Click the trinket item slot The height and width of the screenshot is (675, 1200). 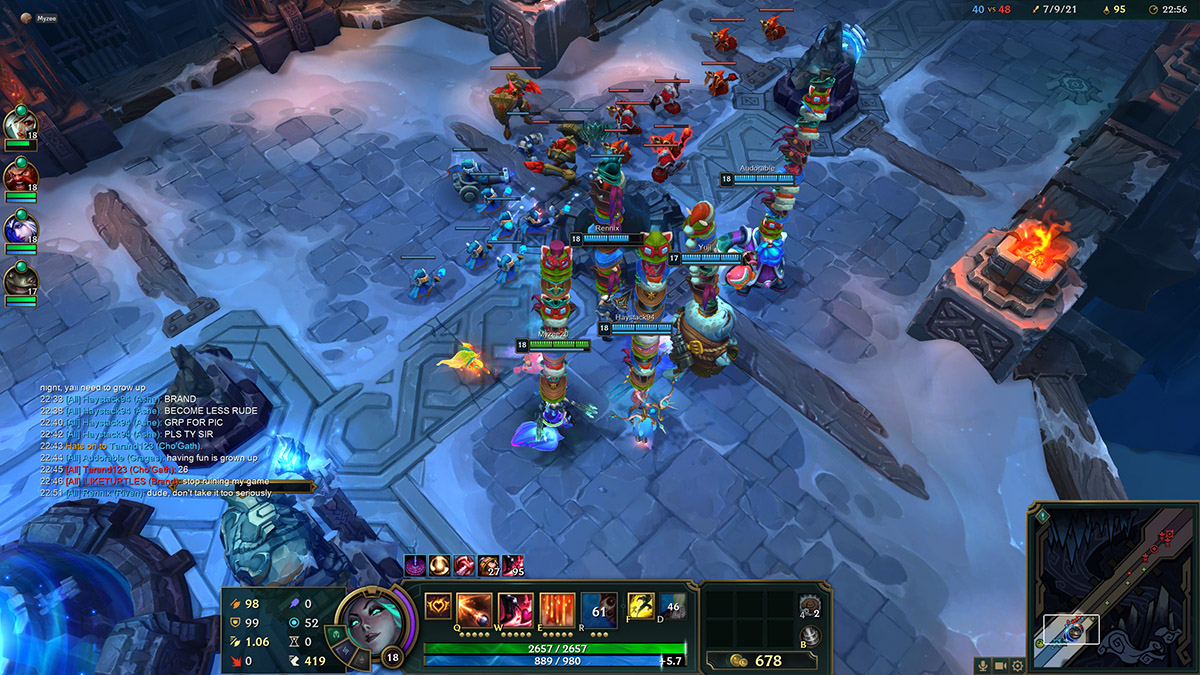pyautogui.click(x=812, y=606)
